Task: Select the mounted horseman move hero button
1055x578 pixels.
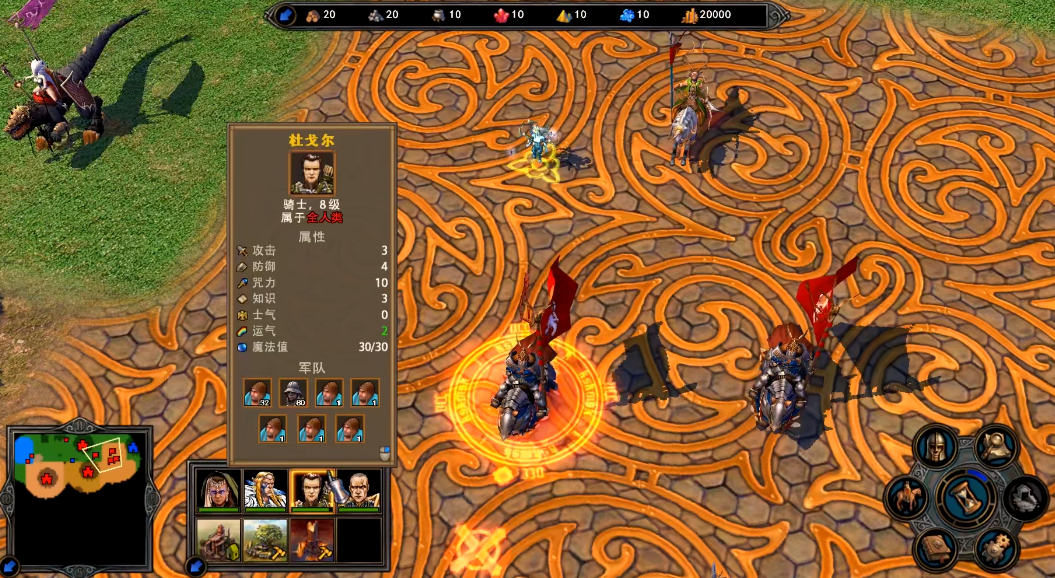Action: point(908,497)
